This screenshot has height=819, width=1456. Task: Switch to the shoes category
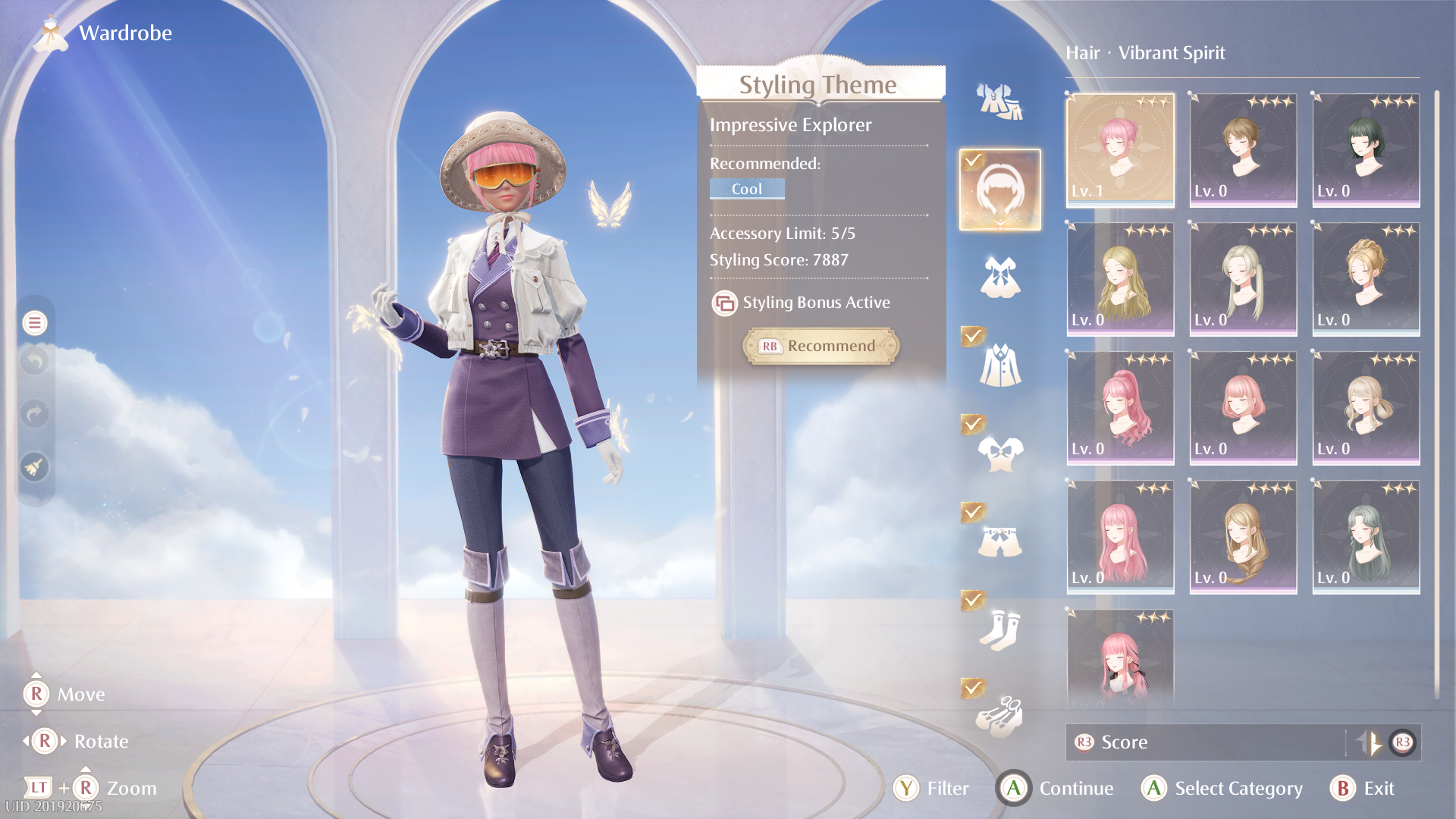coord(999,717)
